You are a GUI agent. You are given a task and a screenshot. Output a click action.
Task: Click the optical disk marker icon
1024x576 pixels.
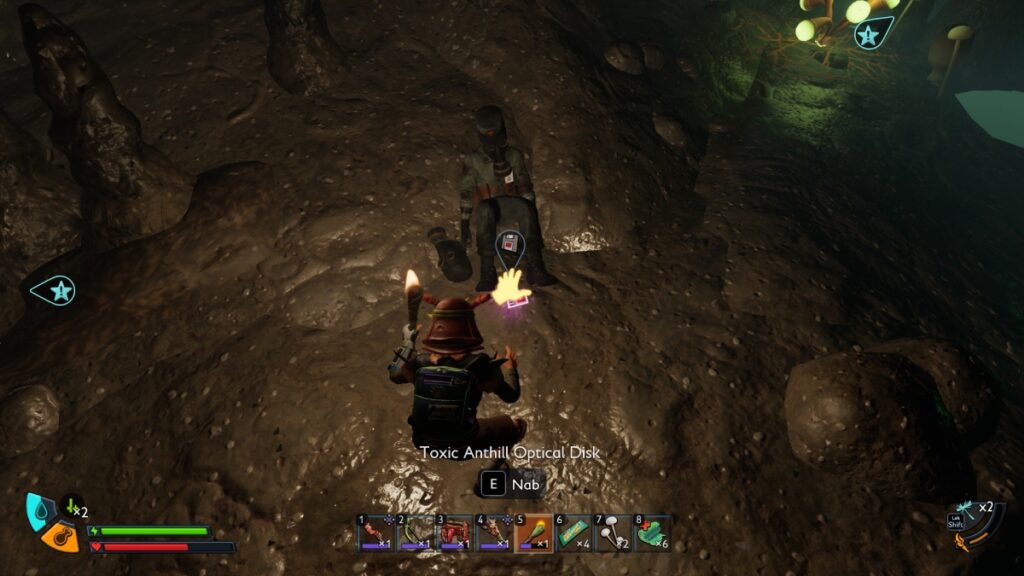(x=510, y=243)
